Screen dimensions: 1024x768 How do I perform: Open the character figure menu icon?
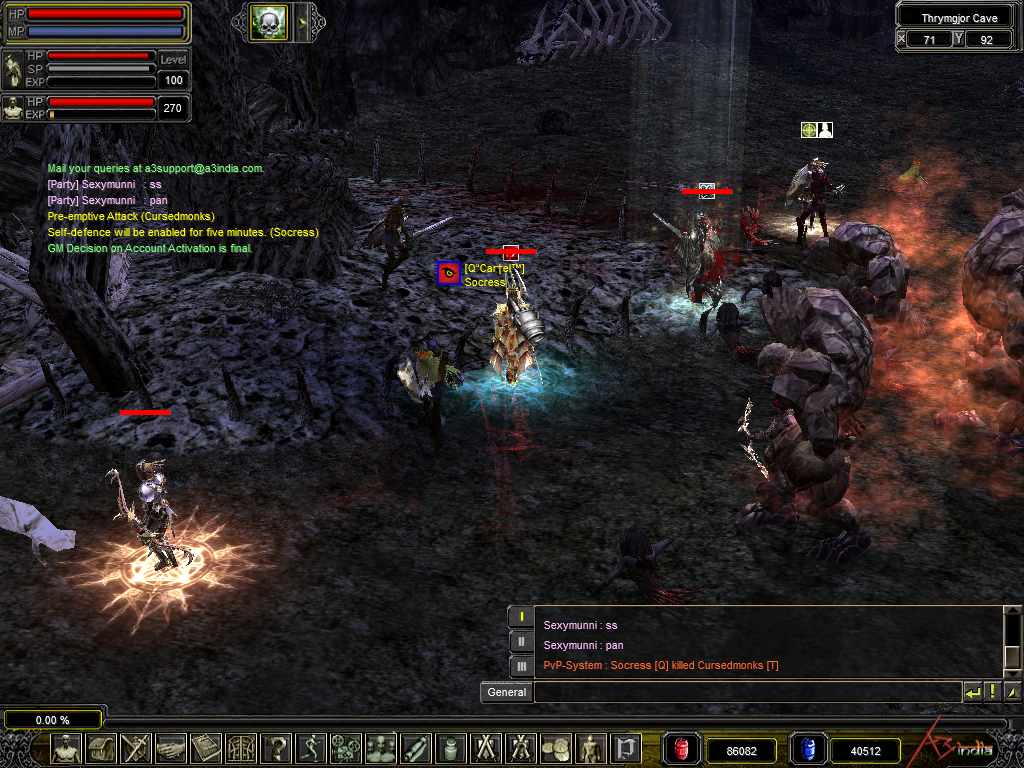66,748
